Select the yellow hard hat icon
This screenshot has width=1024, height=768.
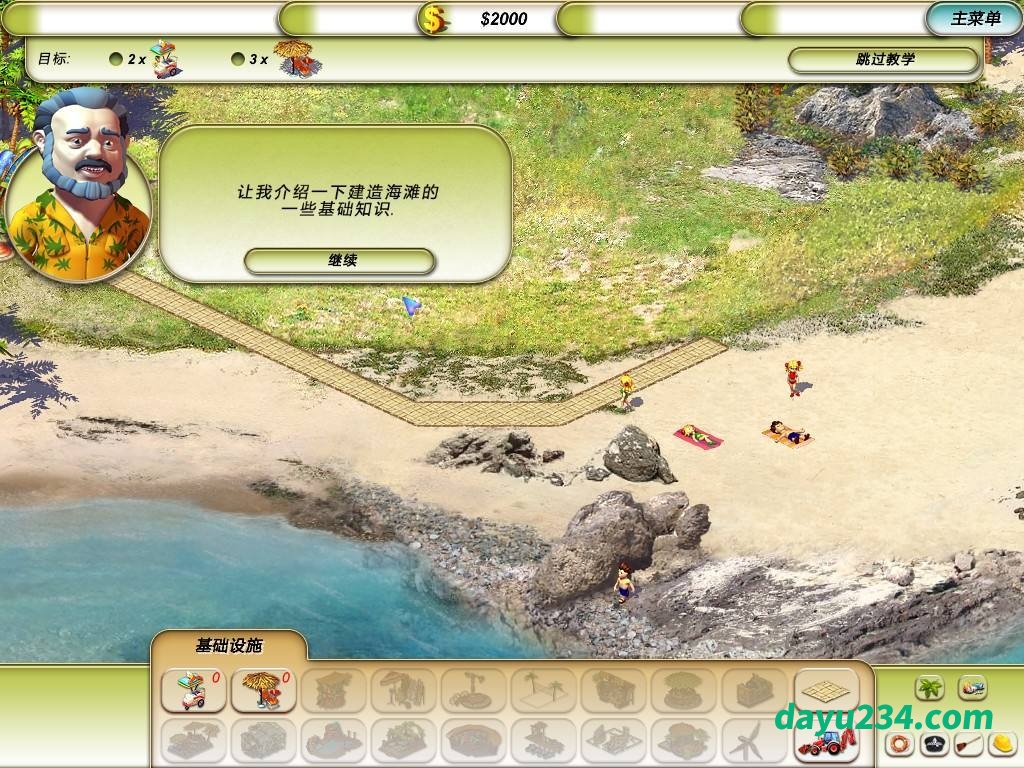pyautogui.click(x=1002, y=743)
